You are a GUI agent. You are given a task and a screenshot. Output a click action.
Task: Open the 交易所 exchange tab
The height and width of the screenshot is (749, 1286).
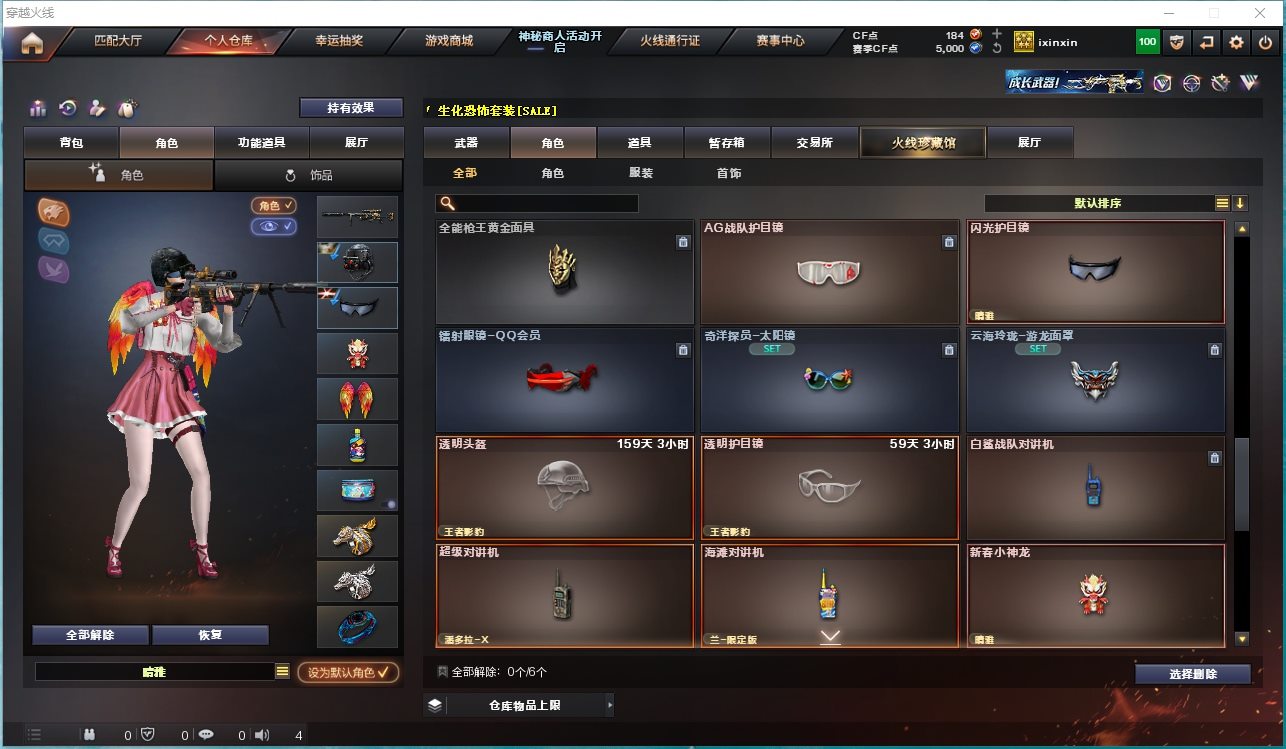click(x=815, y=143)
